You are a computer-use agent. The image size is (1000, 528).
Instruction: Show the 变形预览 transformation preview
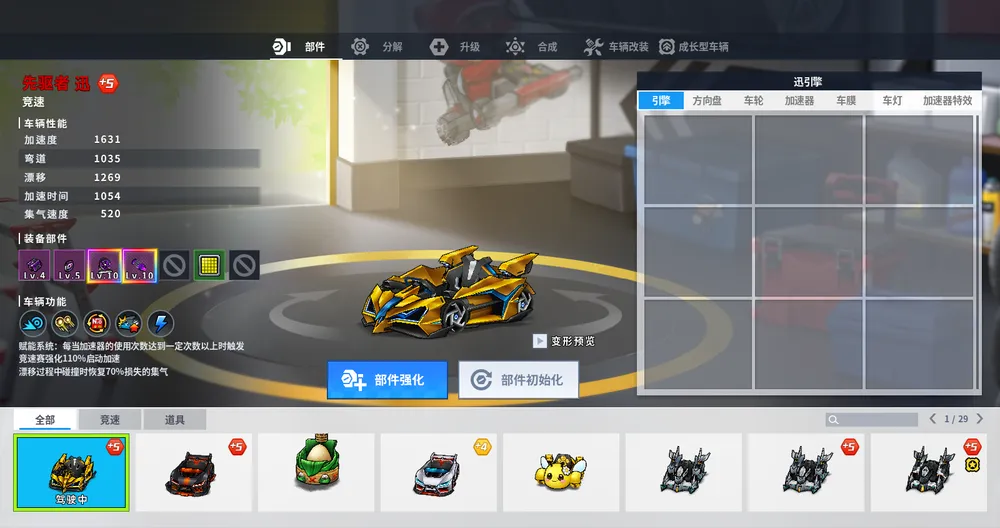pyautogui.click(x=565, y=341)
